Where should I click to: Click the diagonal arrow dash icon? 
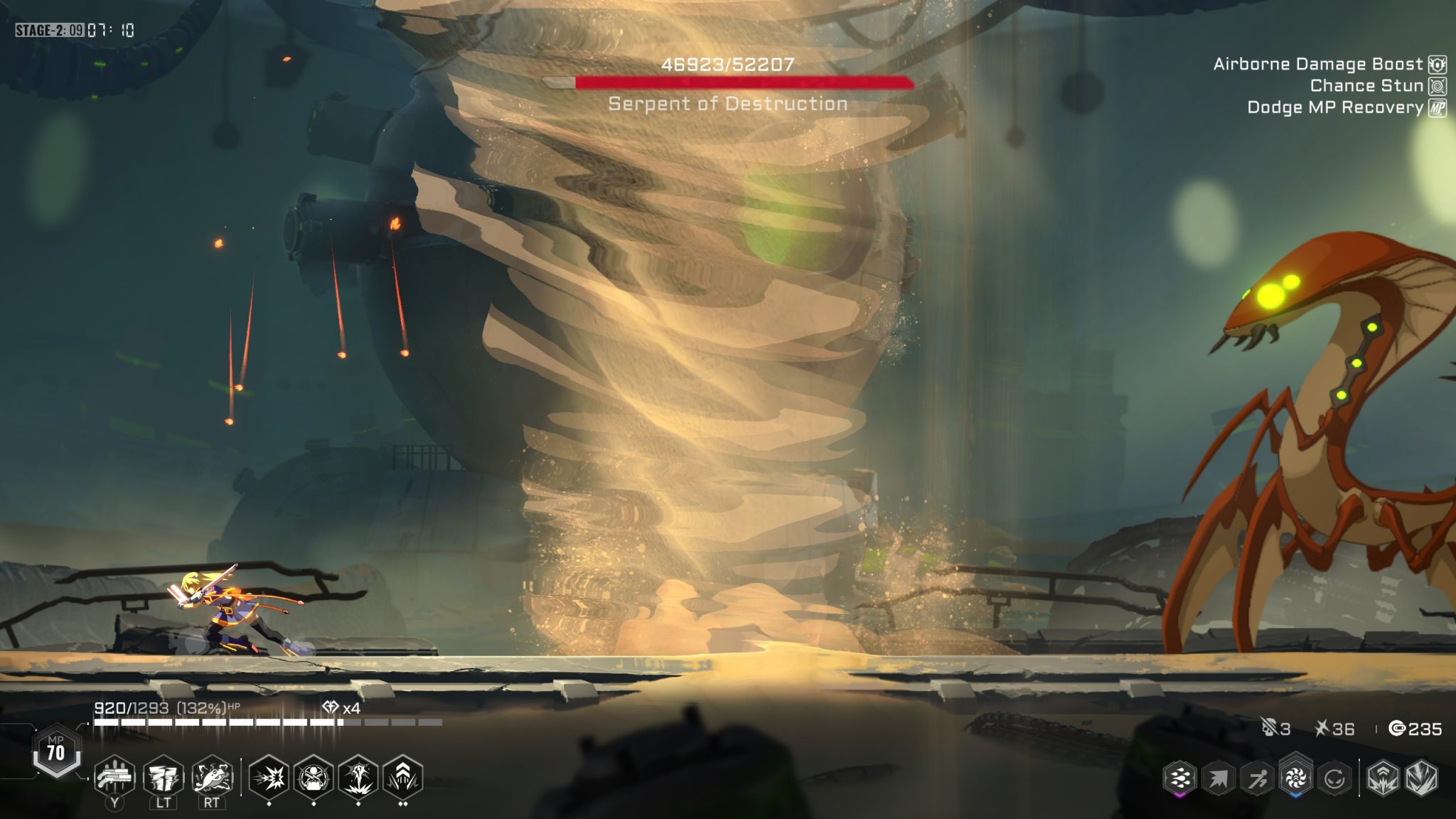click(x=1218, y=778)
